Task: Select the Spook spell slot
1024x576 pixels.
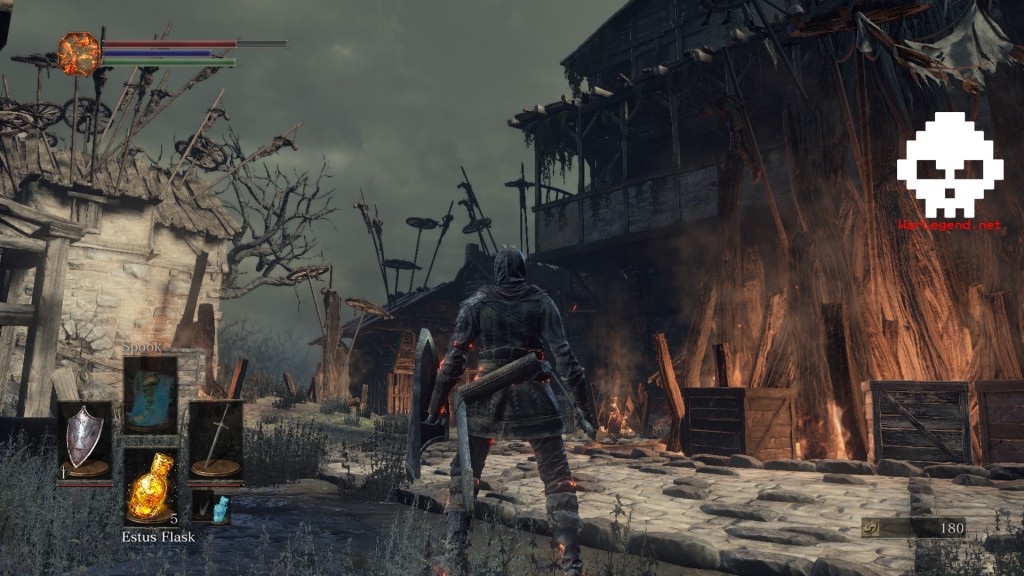Action: pos(151,394)
